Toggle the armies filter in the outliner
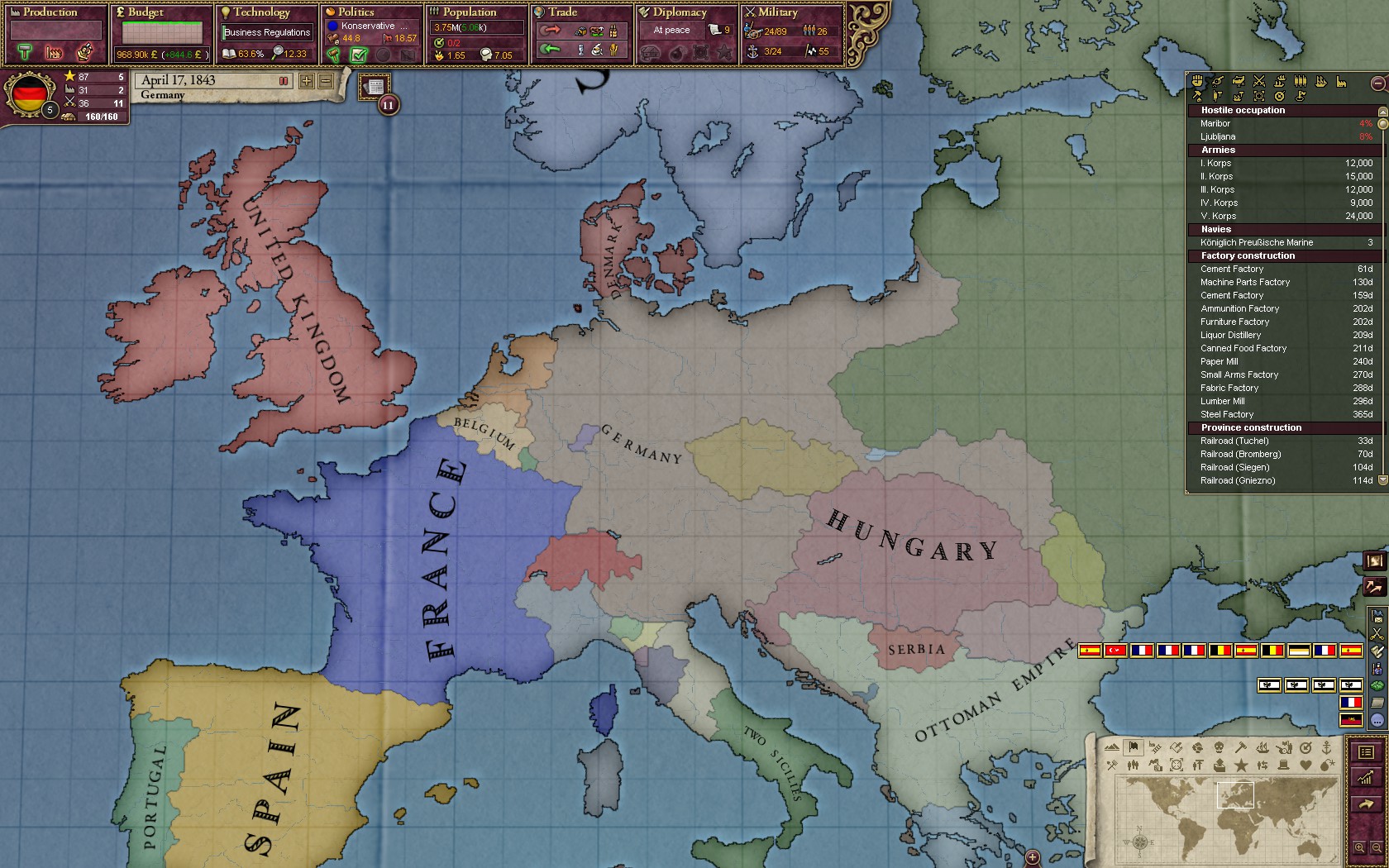1389x868 pixels. [x=1300, y=81]
